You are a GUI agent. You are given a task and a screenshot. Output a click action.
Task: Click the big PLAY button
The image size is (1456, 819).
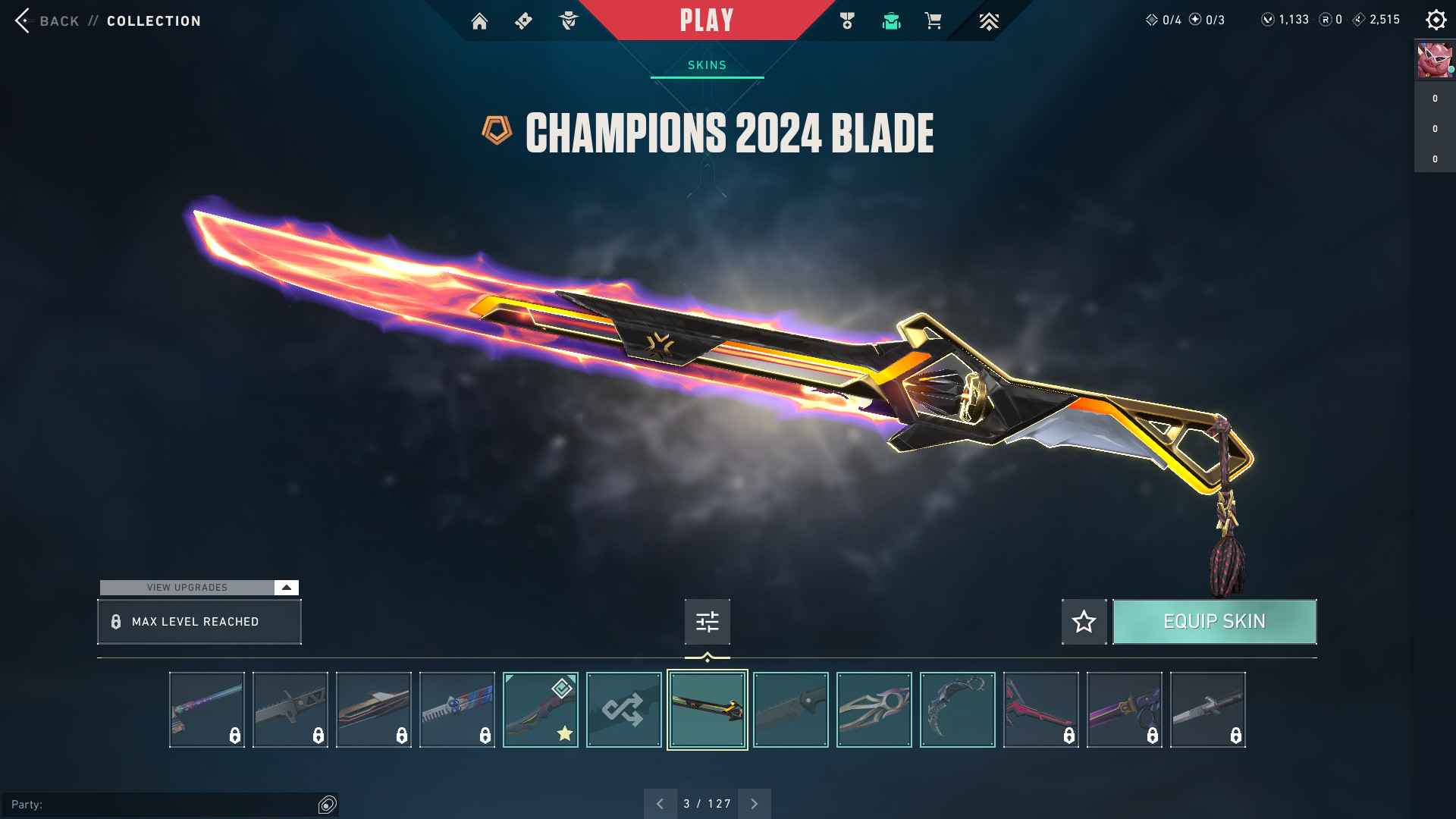coord(707,20)
